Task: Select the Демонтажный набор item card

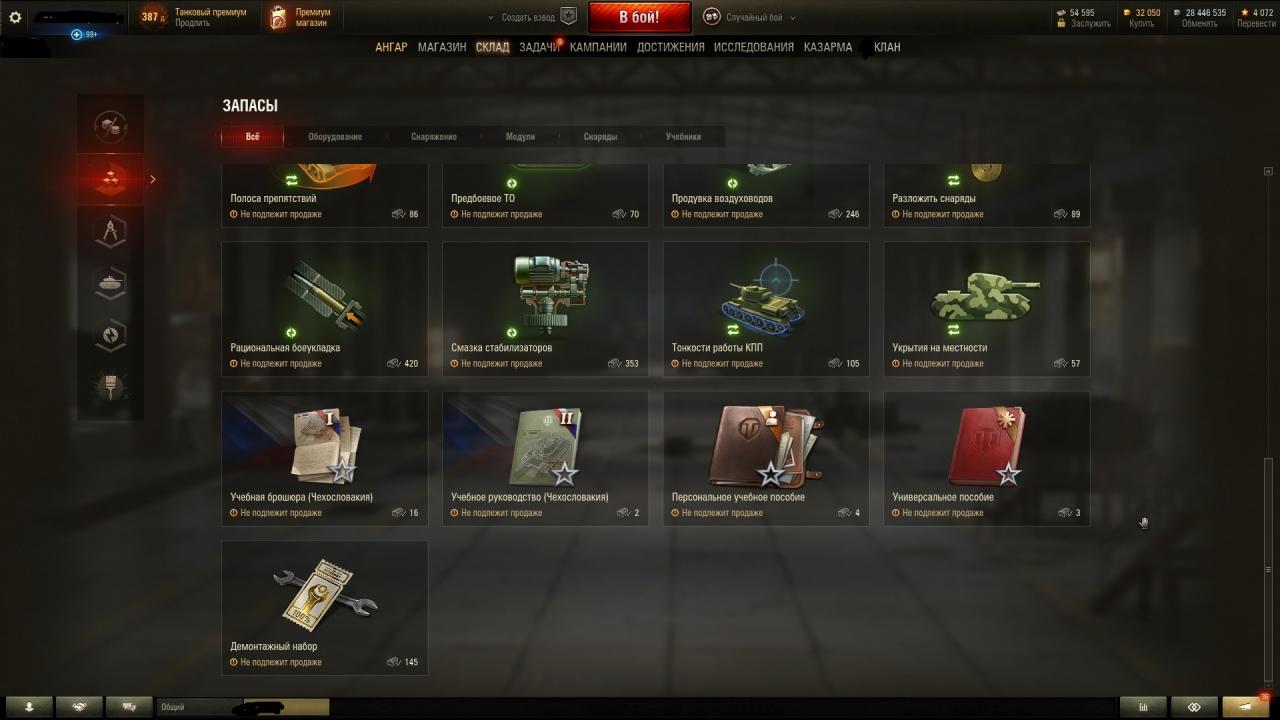Action: coord(325,607)
